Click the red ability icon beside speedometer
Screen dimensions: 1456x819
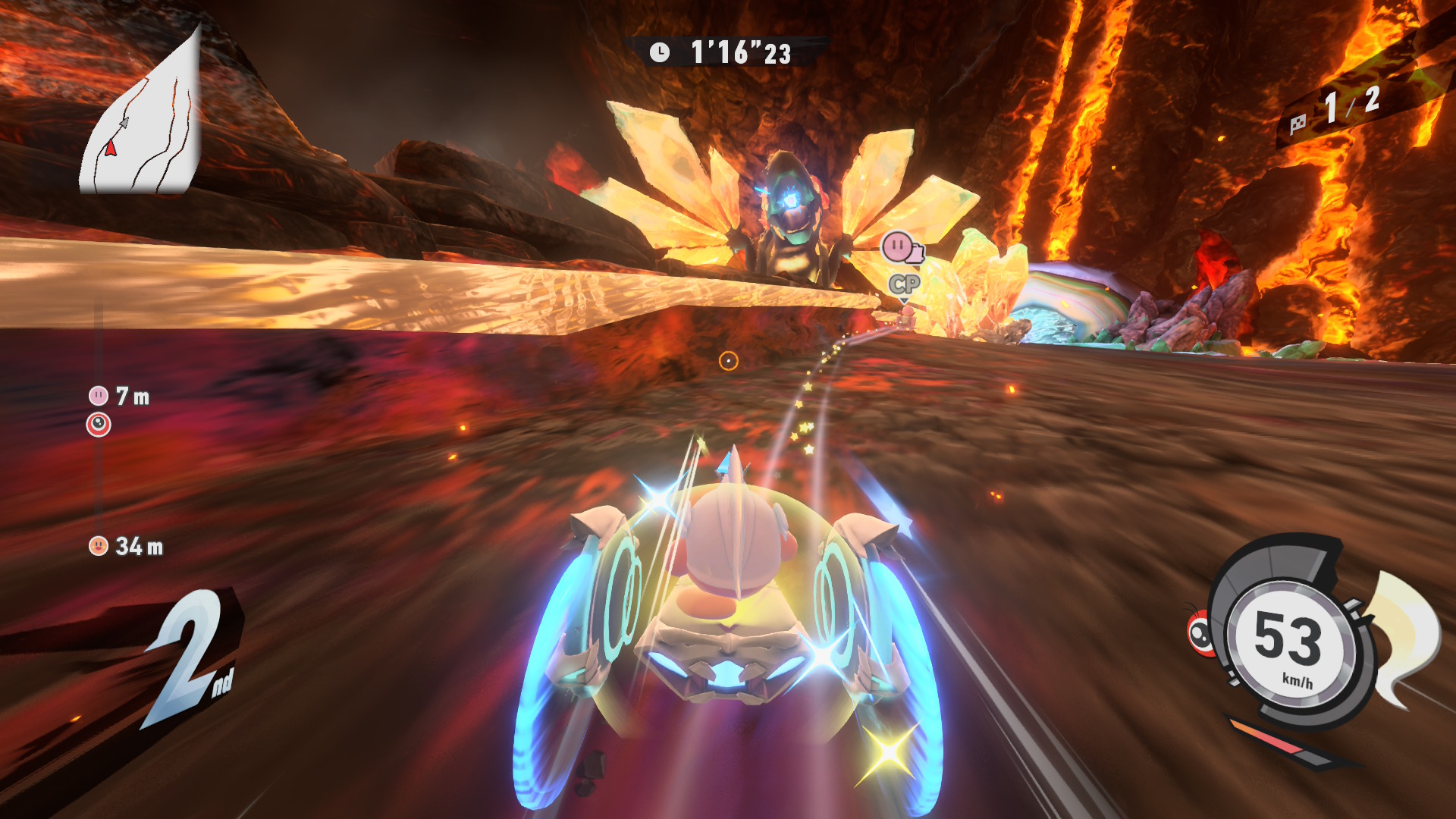coord(1201,632)
